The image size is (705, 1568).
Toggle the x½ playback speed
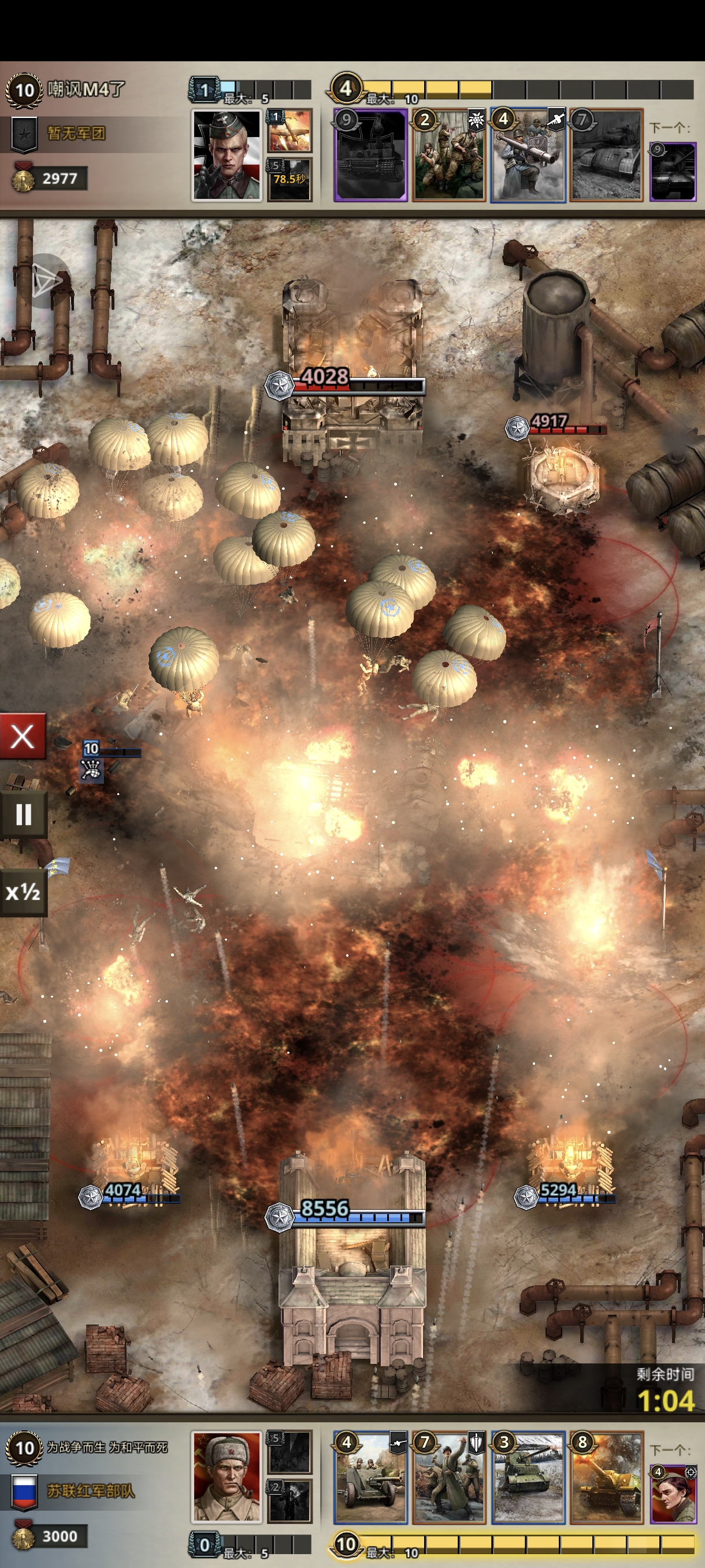pos(23,892)
